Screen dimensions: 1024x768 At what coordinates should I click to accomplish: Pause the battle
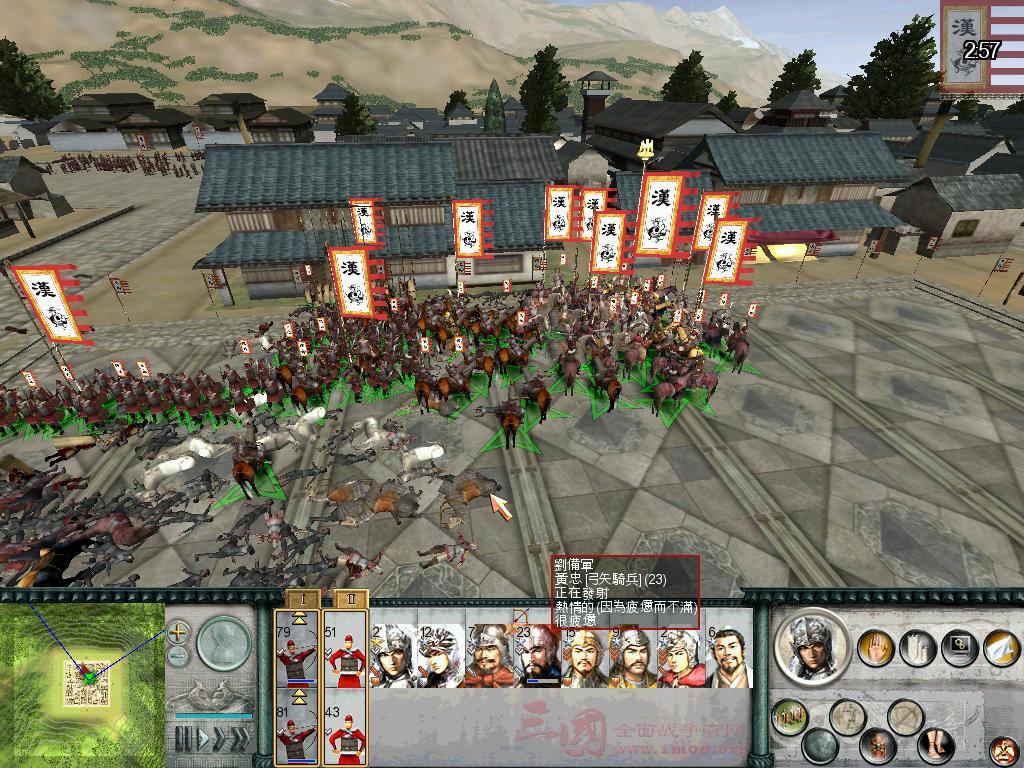183,739
